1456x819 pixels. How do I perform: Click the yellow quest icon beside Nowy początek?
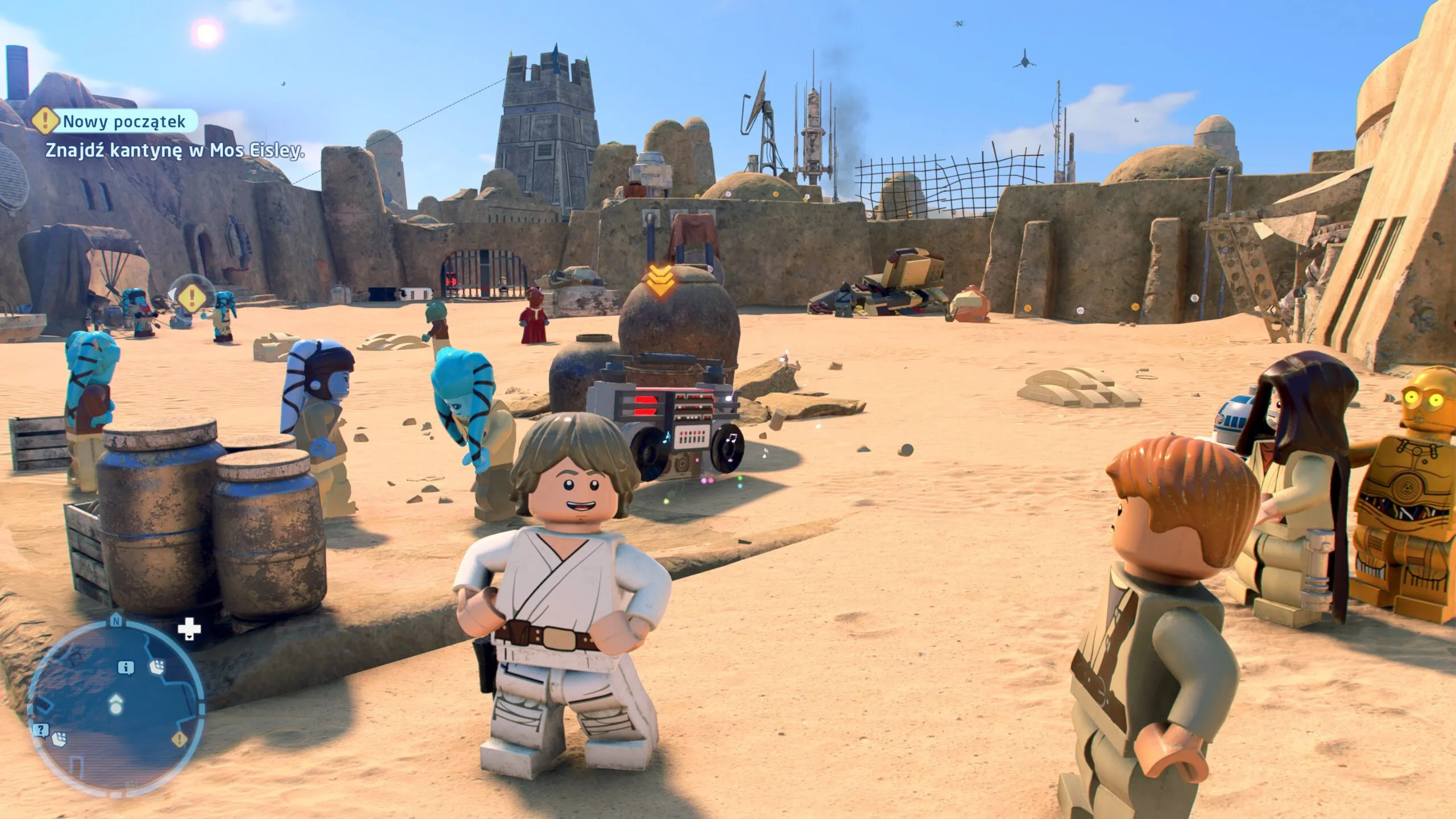(44, 121)
